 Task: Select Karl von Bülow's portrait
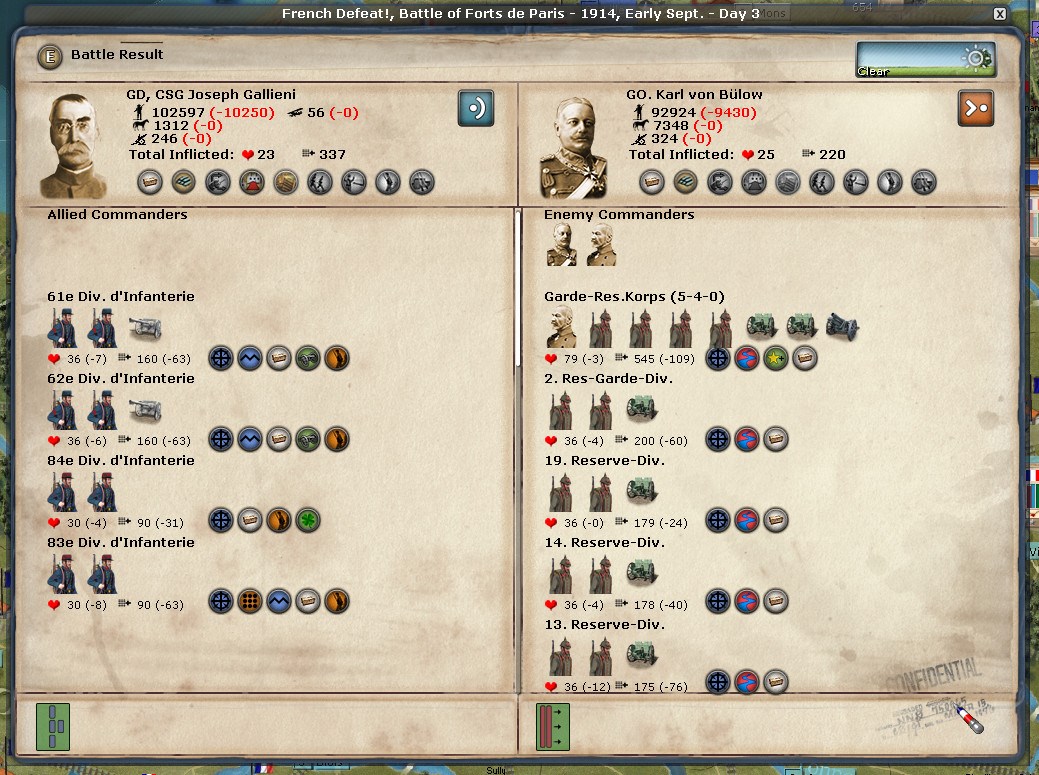(574, 144)
